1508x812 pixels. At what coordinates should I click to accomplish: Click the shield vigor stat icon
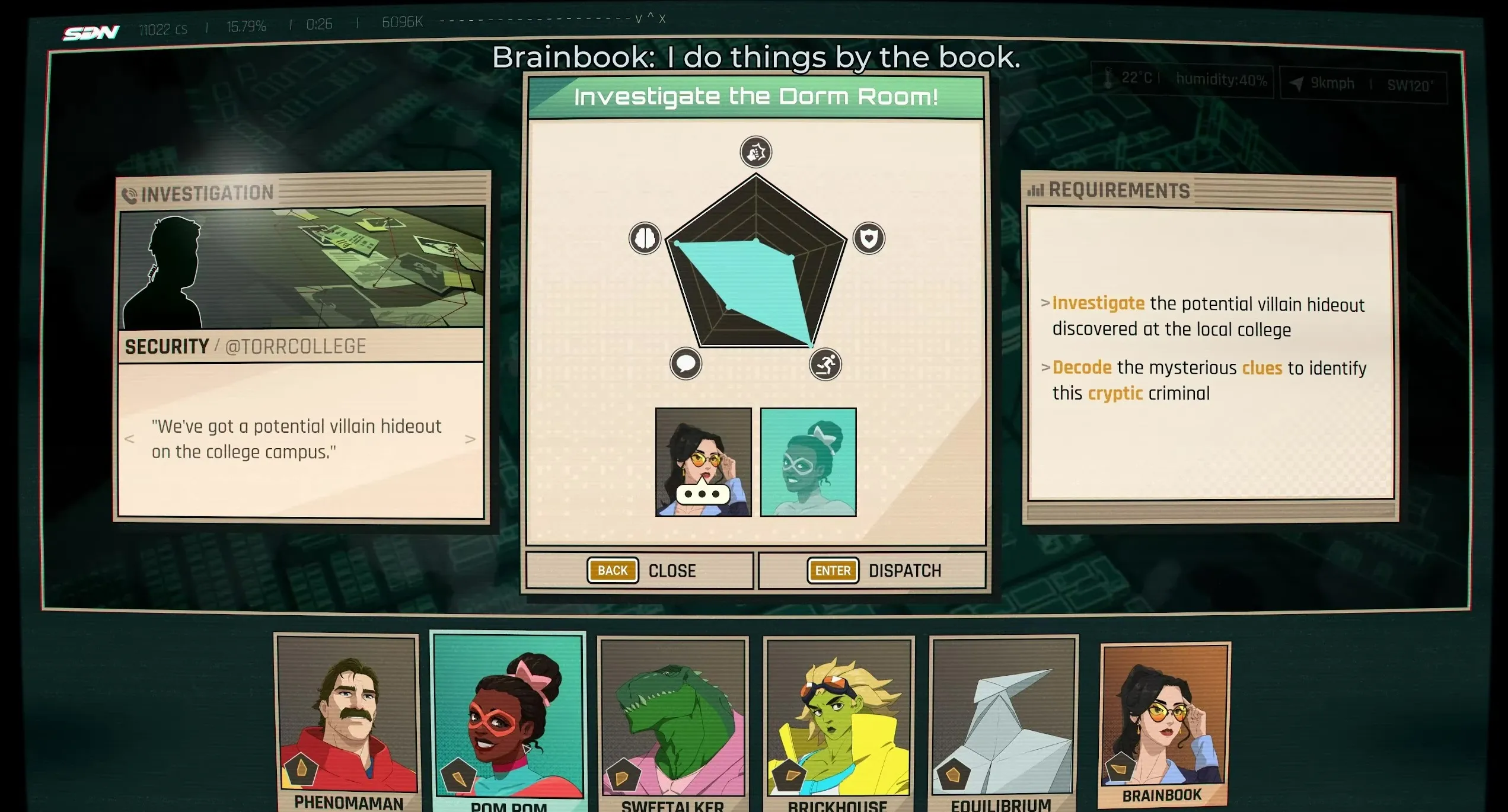coord(869,238)
